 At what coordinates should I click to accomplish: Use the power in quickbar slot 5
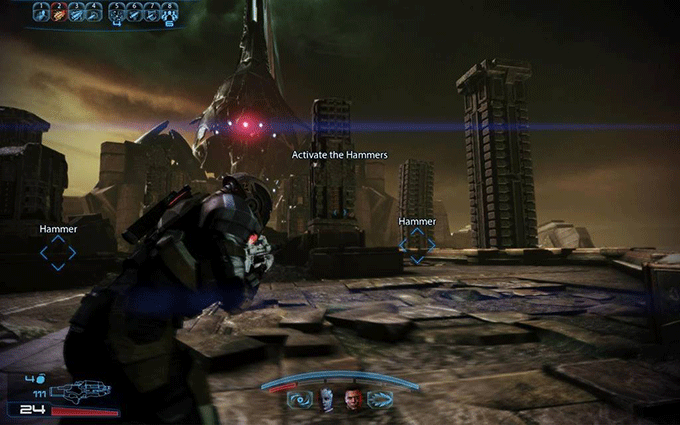point(116,12)
